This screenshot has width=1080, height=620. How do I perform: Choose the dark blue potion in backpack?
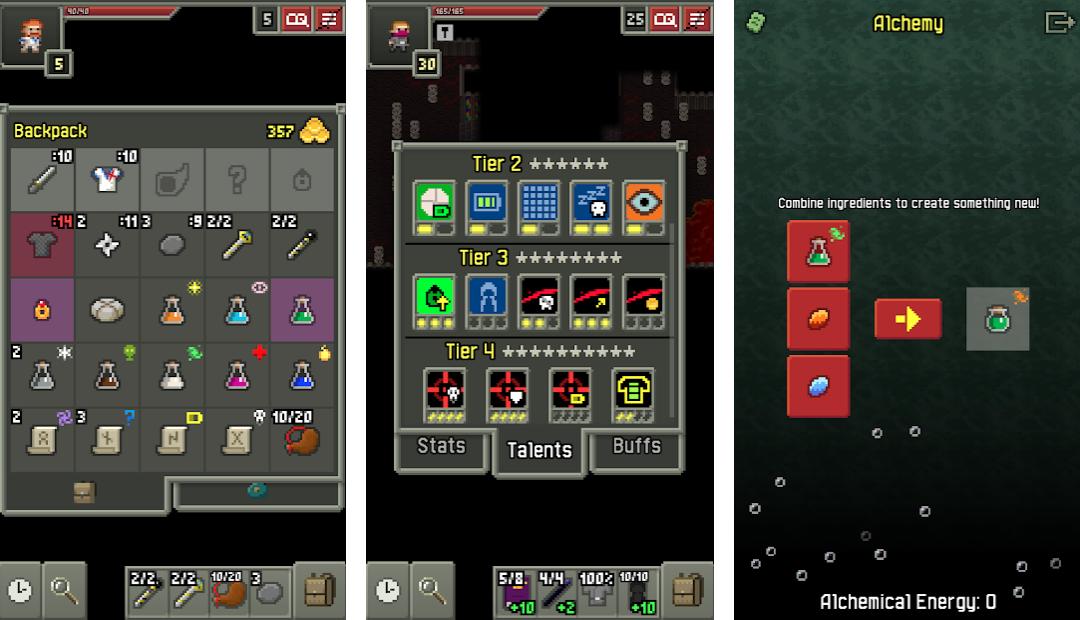tap(302, 375)
